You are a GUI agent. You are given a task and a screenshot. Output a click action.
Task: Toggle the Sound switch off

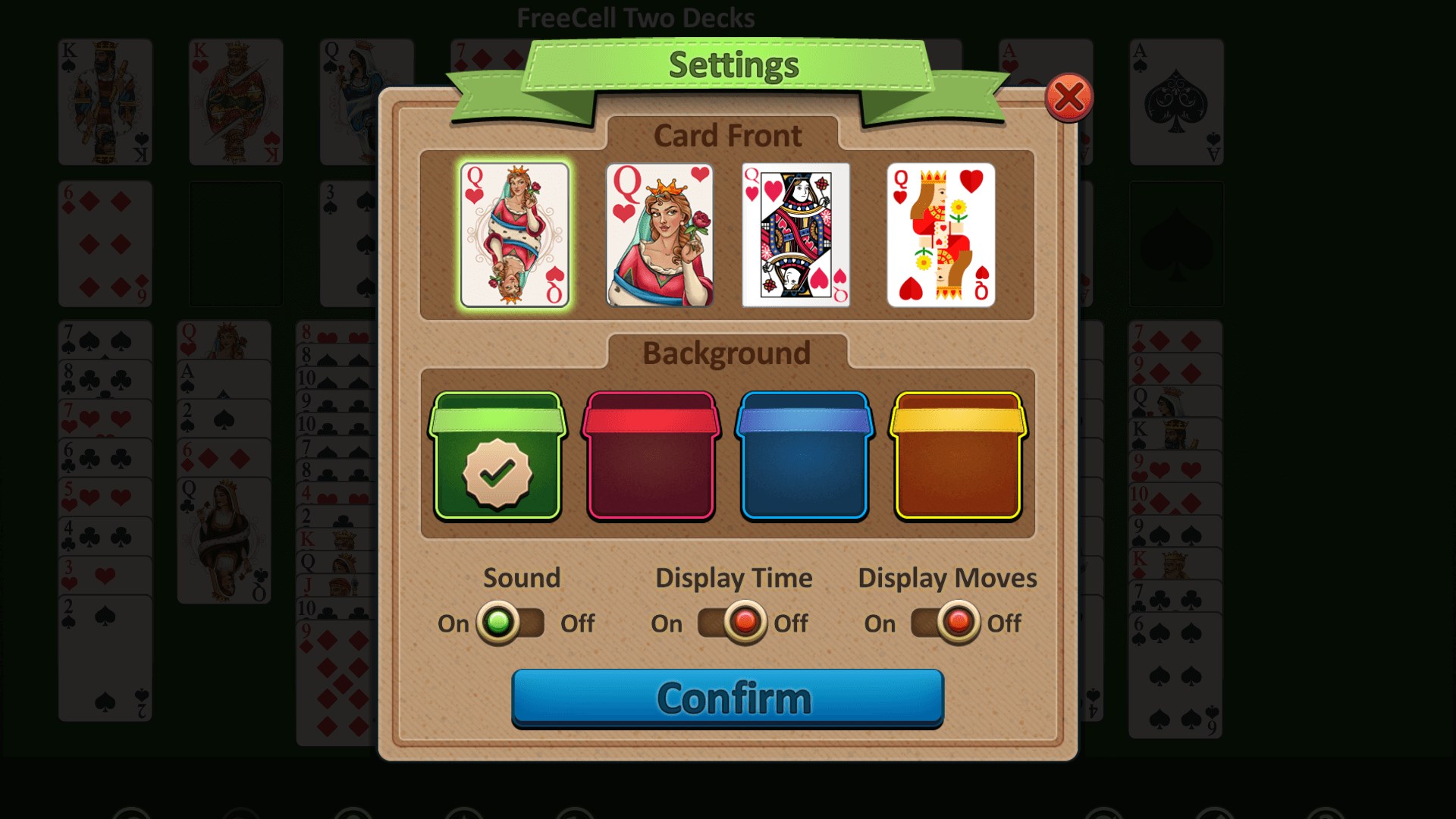tap(510, 623)
